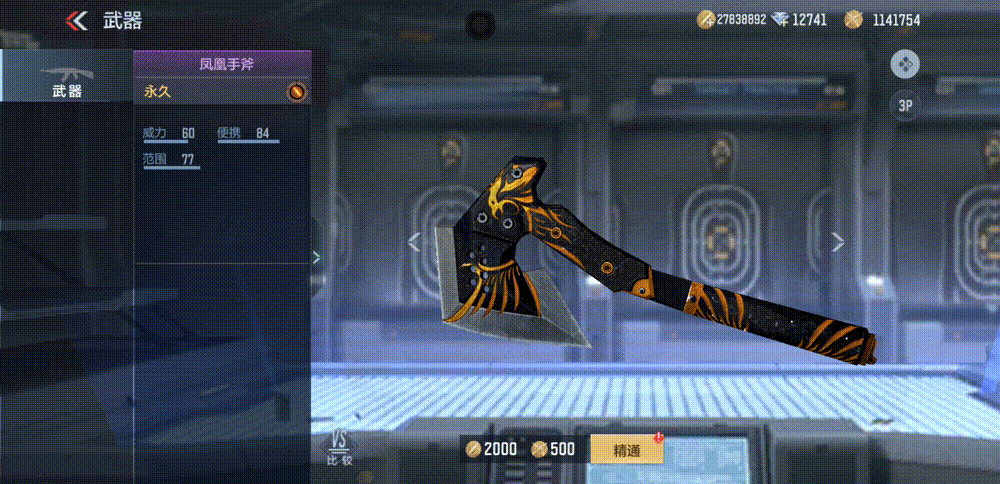The height and width of the screenshot is (484, 1000).
Task: Click the orange coin icon beside 永久
Action: coord(296,92)
